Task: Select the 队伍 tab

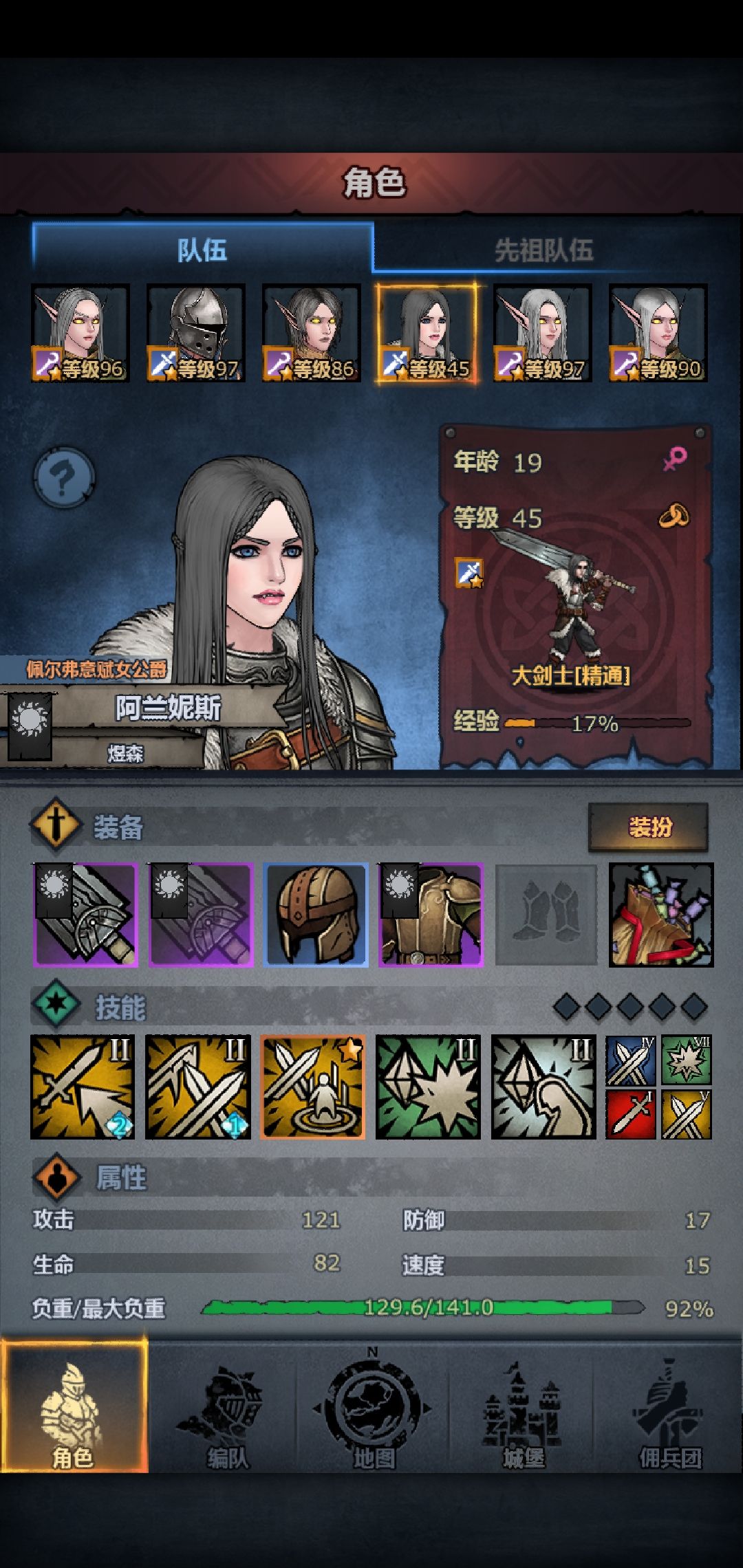Action: (202, 250)
